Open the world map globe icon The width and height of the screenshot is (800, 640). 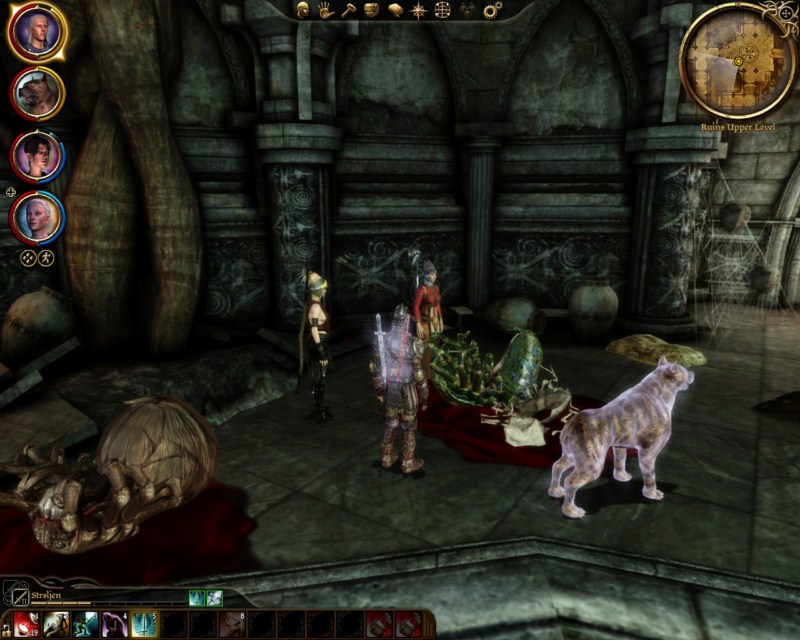(442, 9)
